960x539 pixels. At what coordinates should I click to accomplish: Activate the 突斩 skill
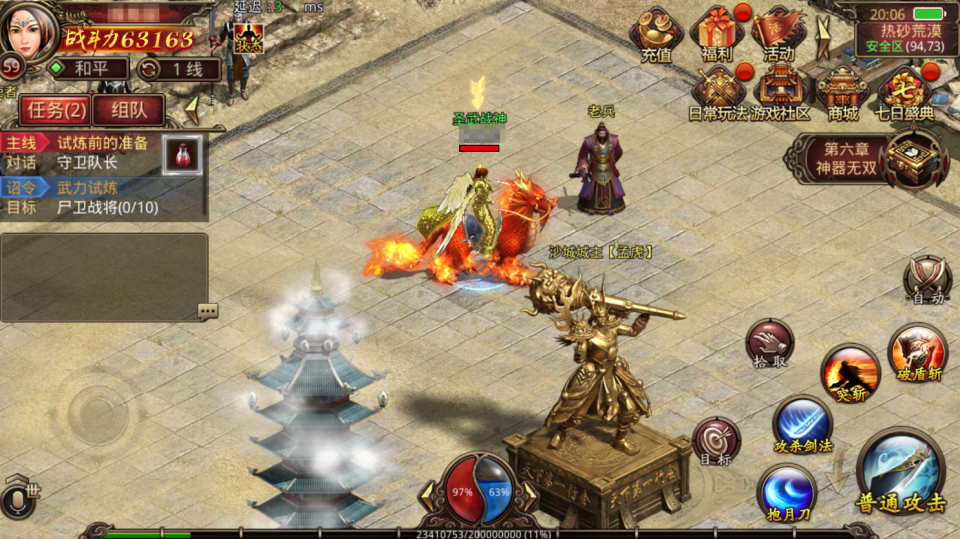point(850,372)
